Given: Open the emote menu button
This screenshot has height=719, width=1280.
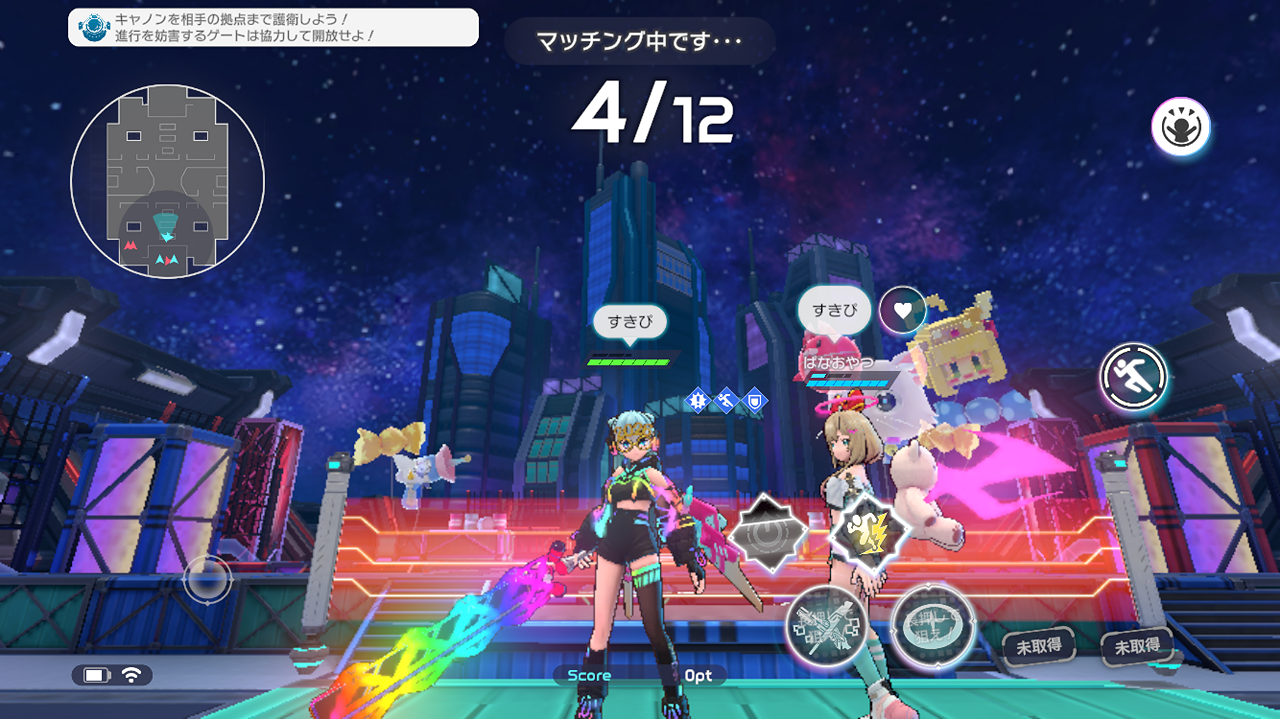Looking at the screenshot, I should point(1180,127).
